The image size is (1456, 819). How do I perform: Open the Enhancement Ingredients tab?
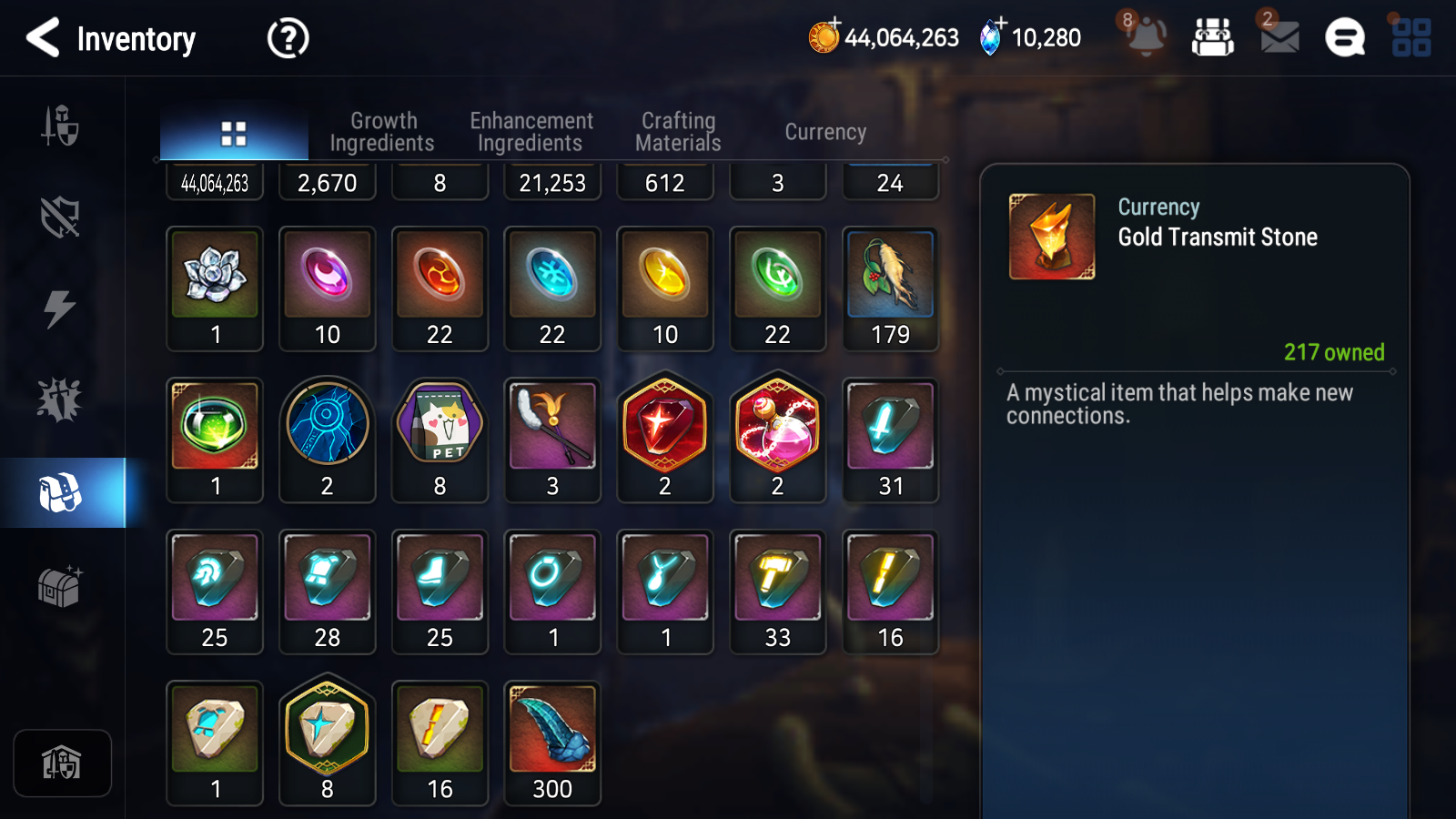coord(531,132)
